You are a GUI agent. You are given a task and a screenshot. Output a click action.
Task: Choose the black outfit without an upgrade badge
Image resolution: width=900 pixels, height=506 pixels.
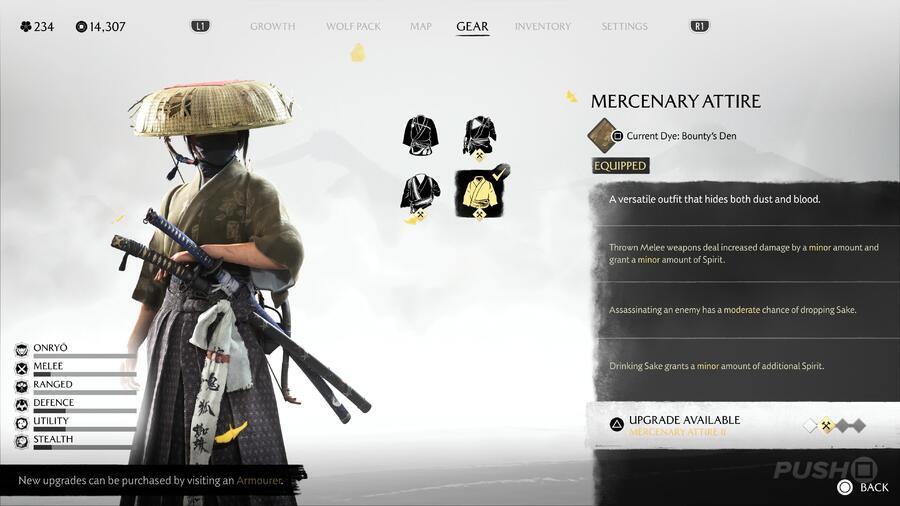tap(420, 135)
